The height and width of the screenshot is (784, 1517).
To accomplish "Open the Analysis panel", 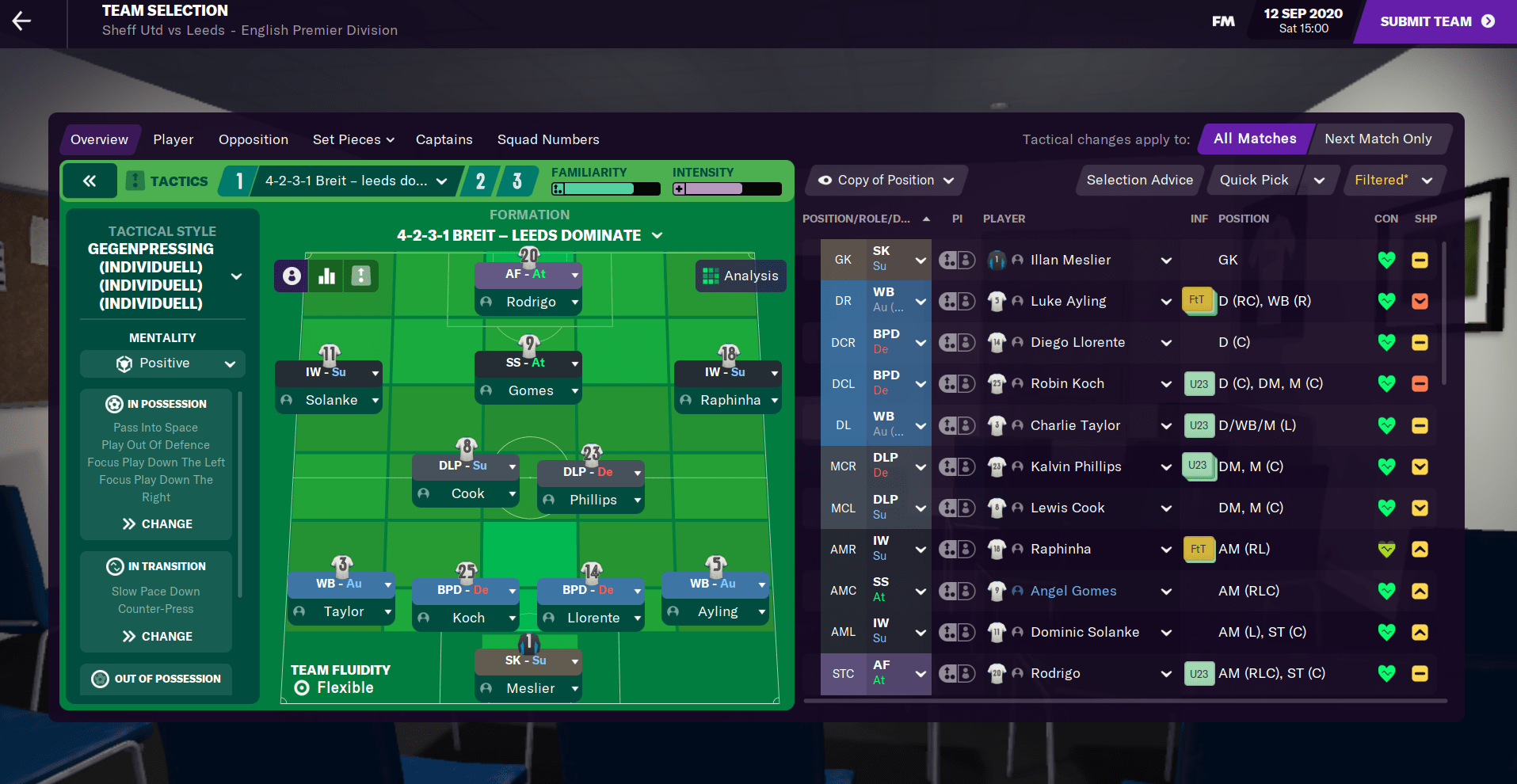I will (x=740, y=276).
